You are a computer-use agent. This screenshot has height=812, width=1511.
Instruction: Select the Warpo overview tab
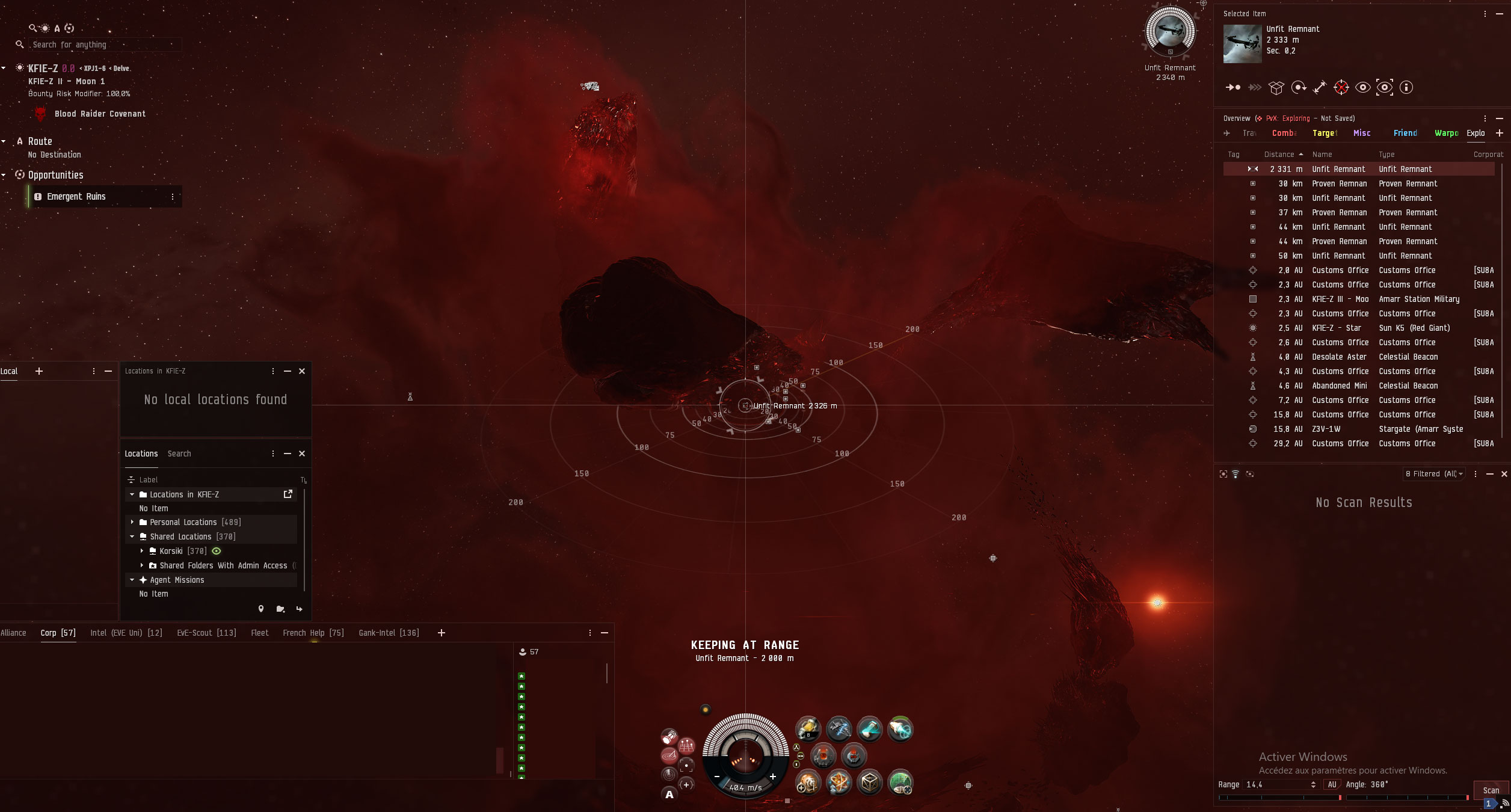pos(1446,133)
